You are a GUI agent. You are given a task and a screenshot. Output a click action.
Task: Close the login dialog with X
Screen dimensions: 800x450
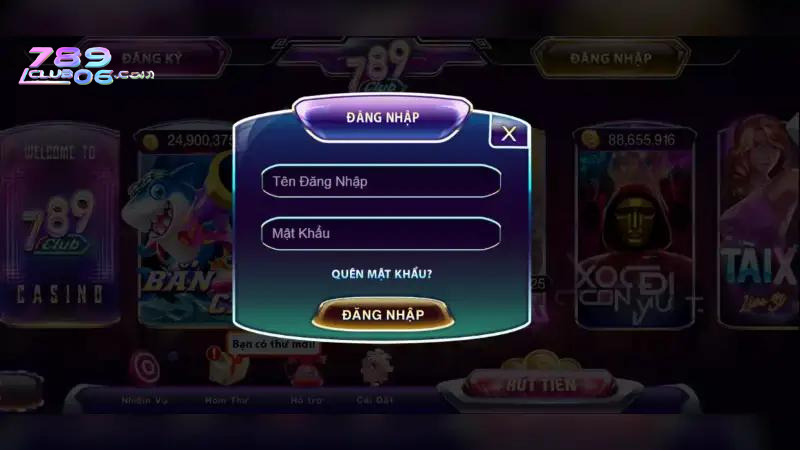[509, 133]
